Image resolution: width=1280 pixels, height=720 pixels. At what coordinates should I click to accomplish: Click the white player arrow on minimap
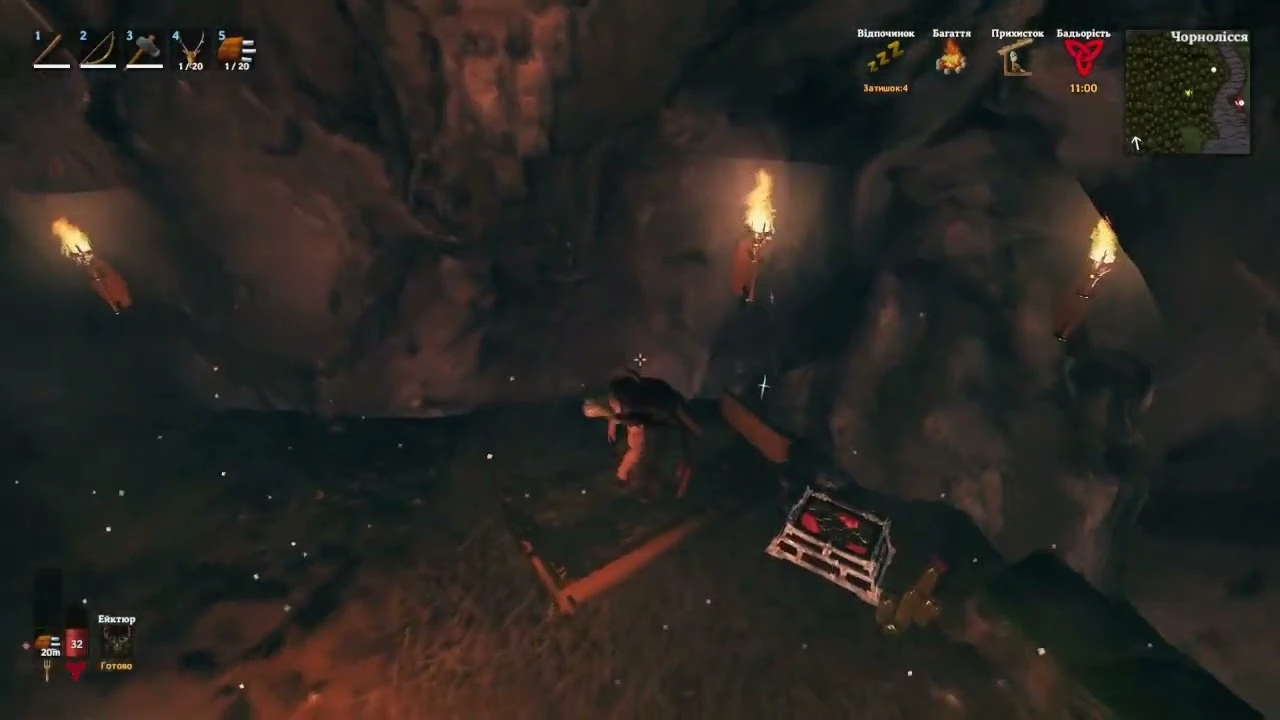[x=1136, y=143]
